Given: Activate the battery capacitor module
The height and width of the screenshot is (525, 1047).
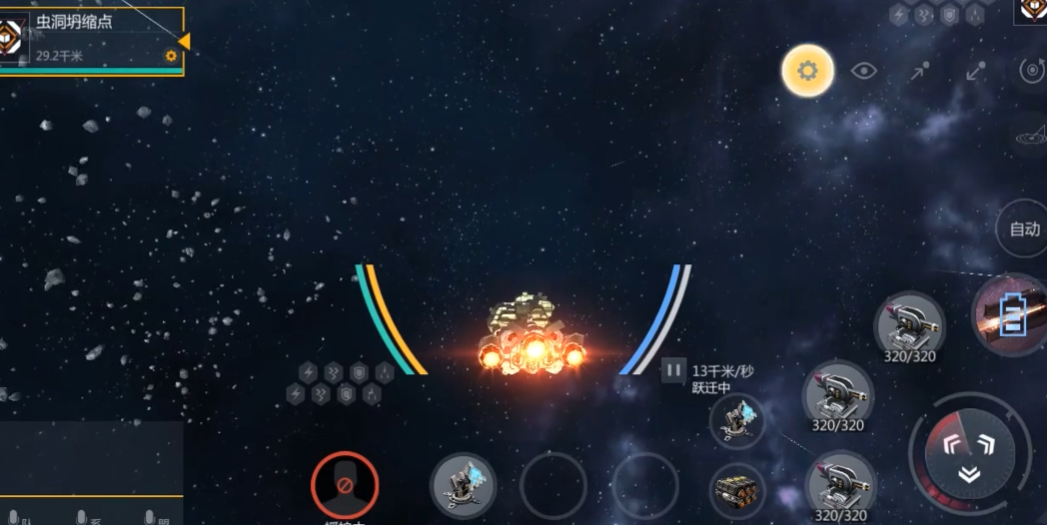Looking at the screenshot, I should (1012, 315).
